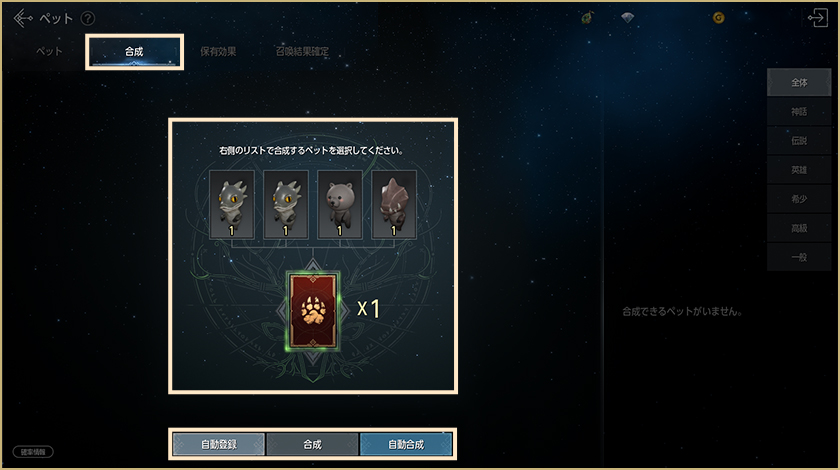Start automatic synthesis with 自動合成
840x470 pixels.
tap(406, 443)
